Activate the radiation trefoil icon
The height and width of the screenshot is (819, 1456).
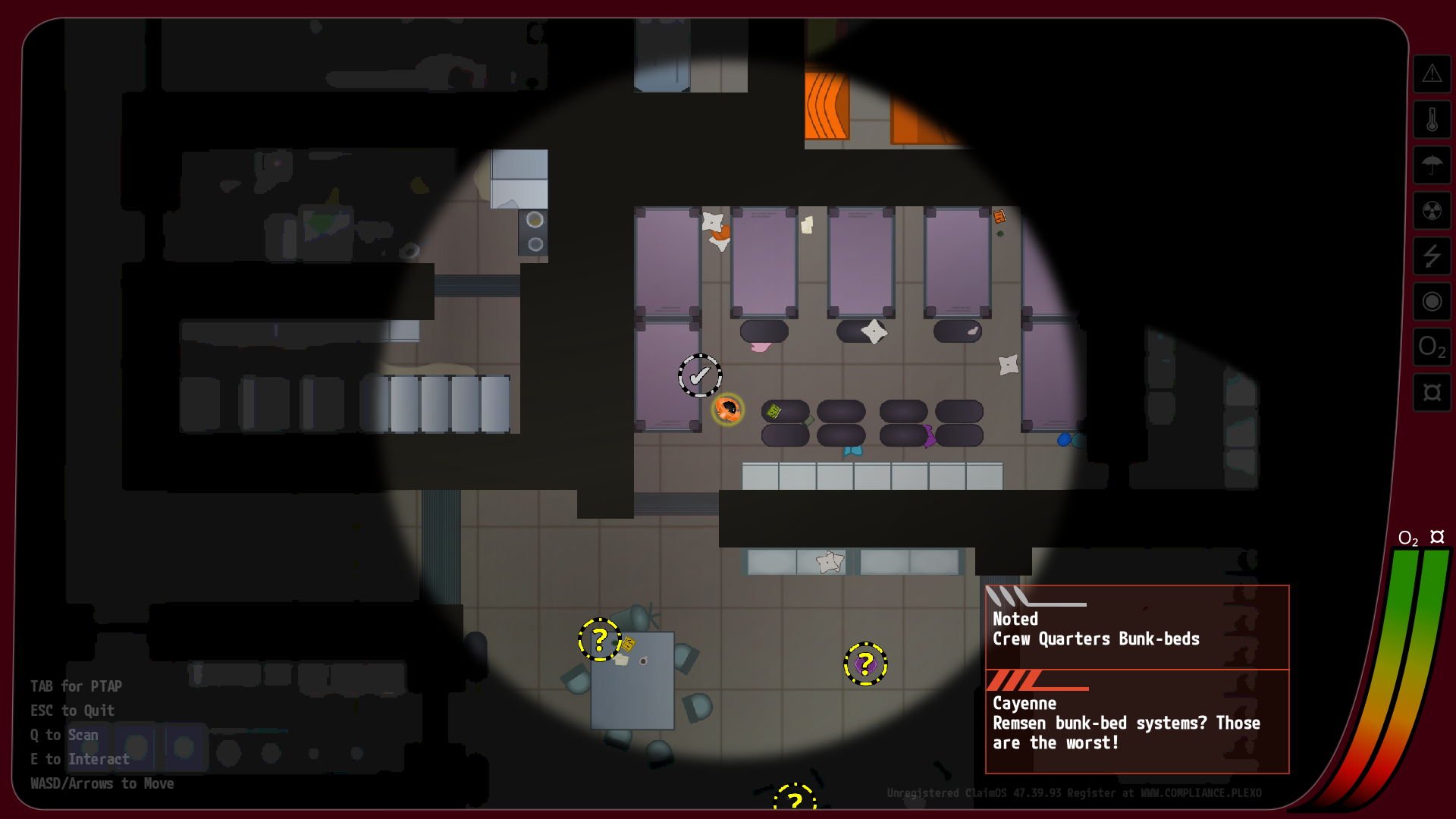1432,210
